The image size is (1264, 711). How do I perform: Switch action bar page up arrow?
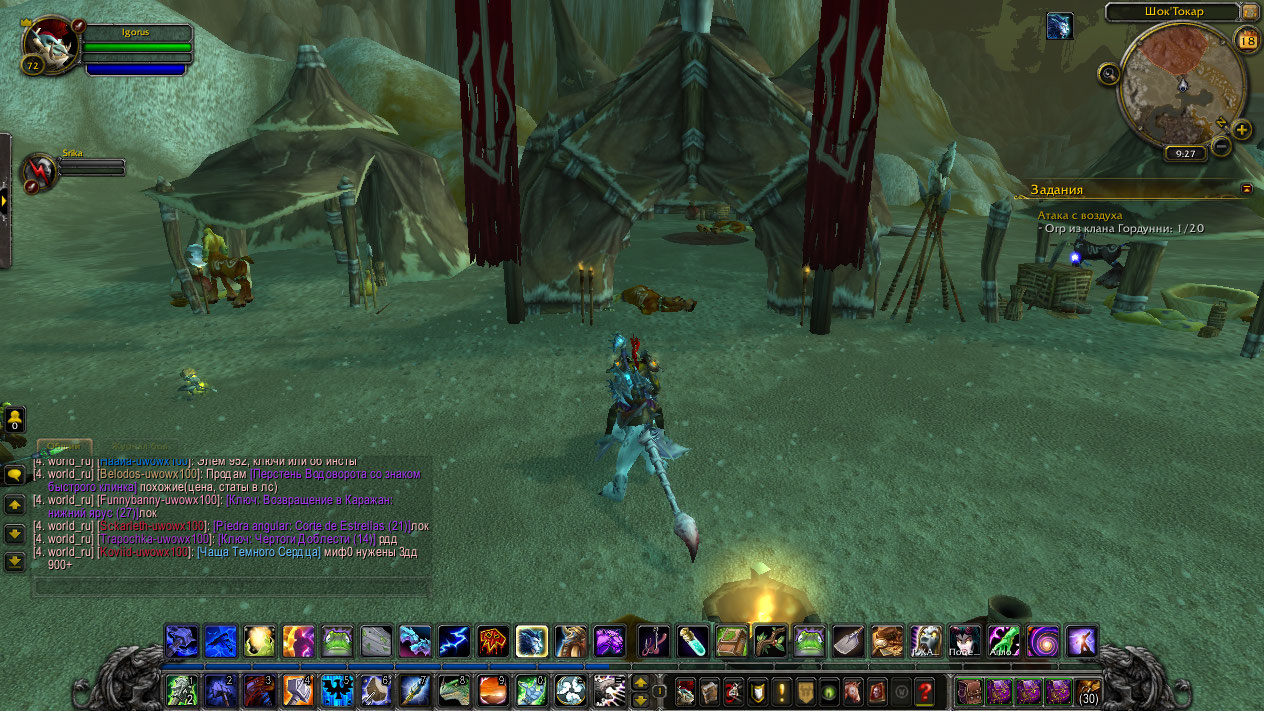click(x=641, y=683)
